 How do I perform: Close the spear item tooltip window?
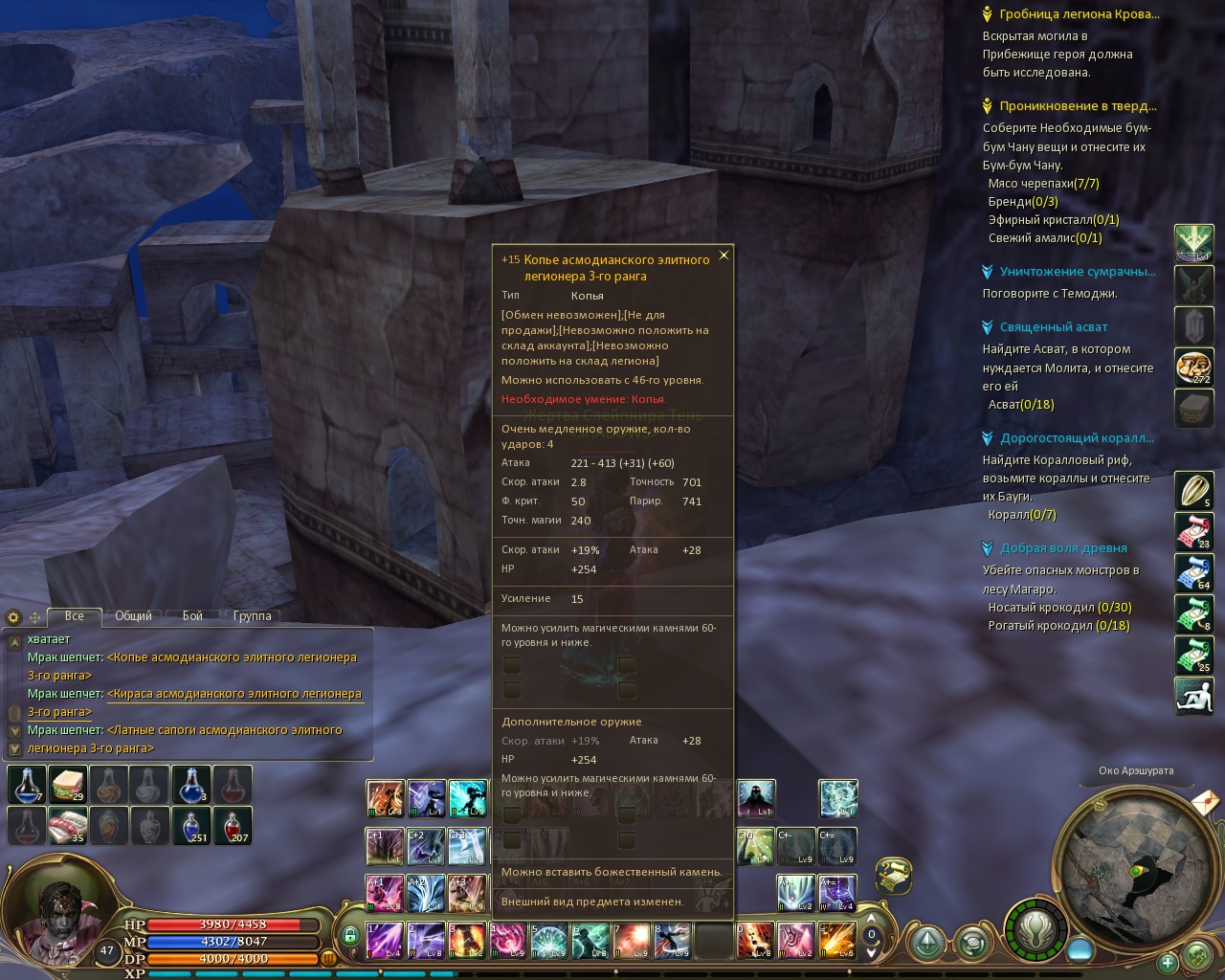pos(724,256)
